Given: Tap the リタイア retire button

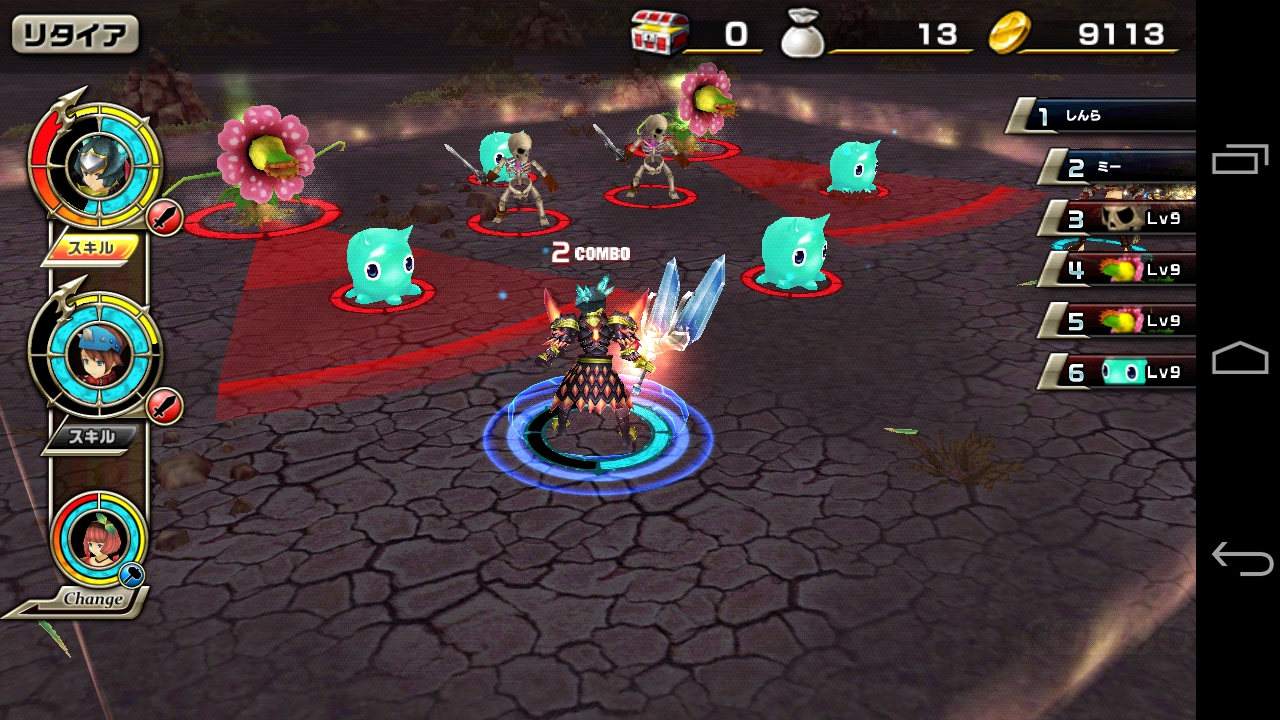Looking at the screenshot, I should [x=75, y=35].
